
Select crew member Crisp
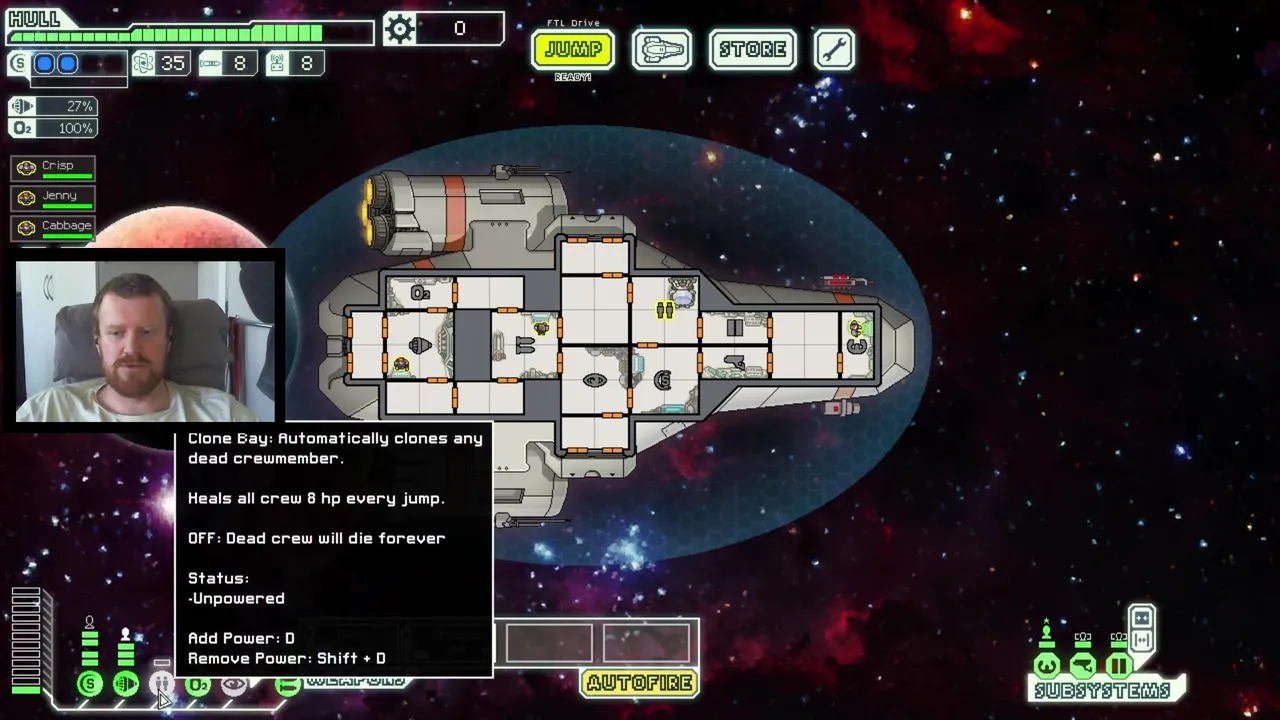click(53, 167)
